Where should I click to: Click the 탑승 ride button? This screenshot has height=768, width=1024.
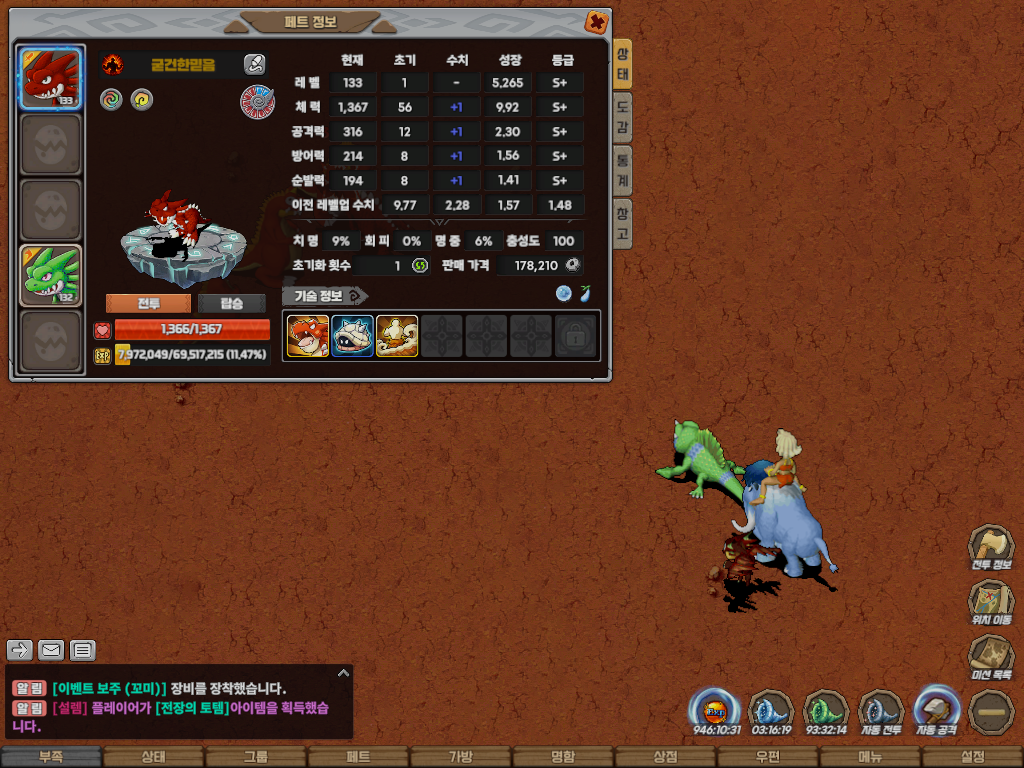pyautogui.click(x=232, y=304)
